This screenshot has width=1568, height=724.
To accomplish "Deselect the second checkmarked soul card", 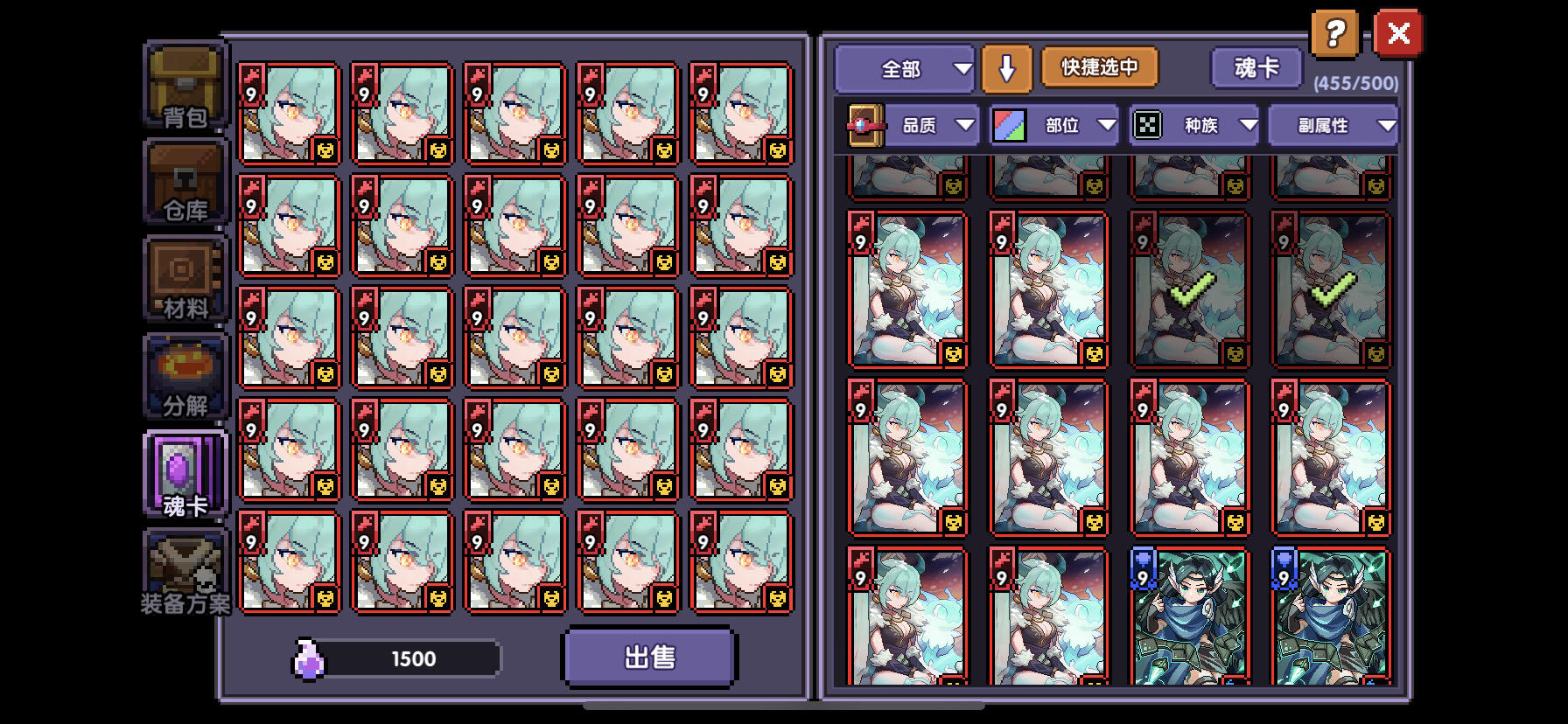I will click(1331, 289).
